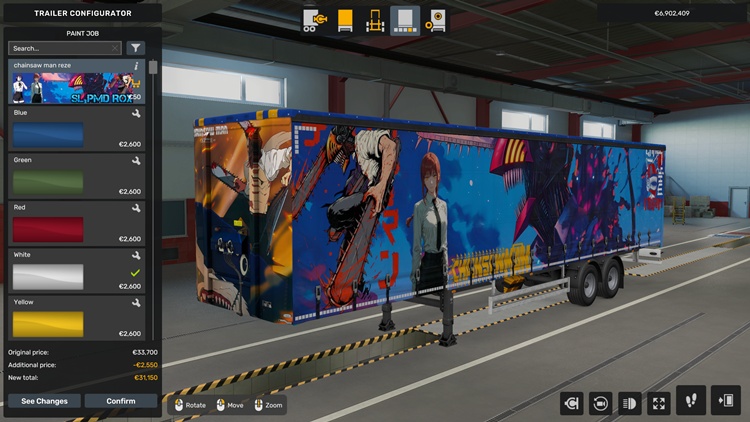Click the exit configurator door icon
The width and height of the screenshot is (750, 422).
point(725,401)
